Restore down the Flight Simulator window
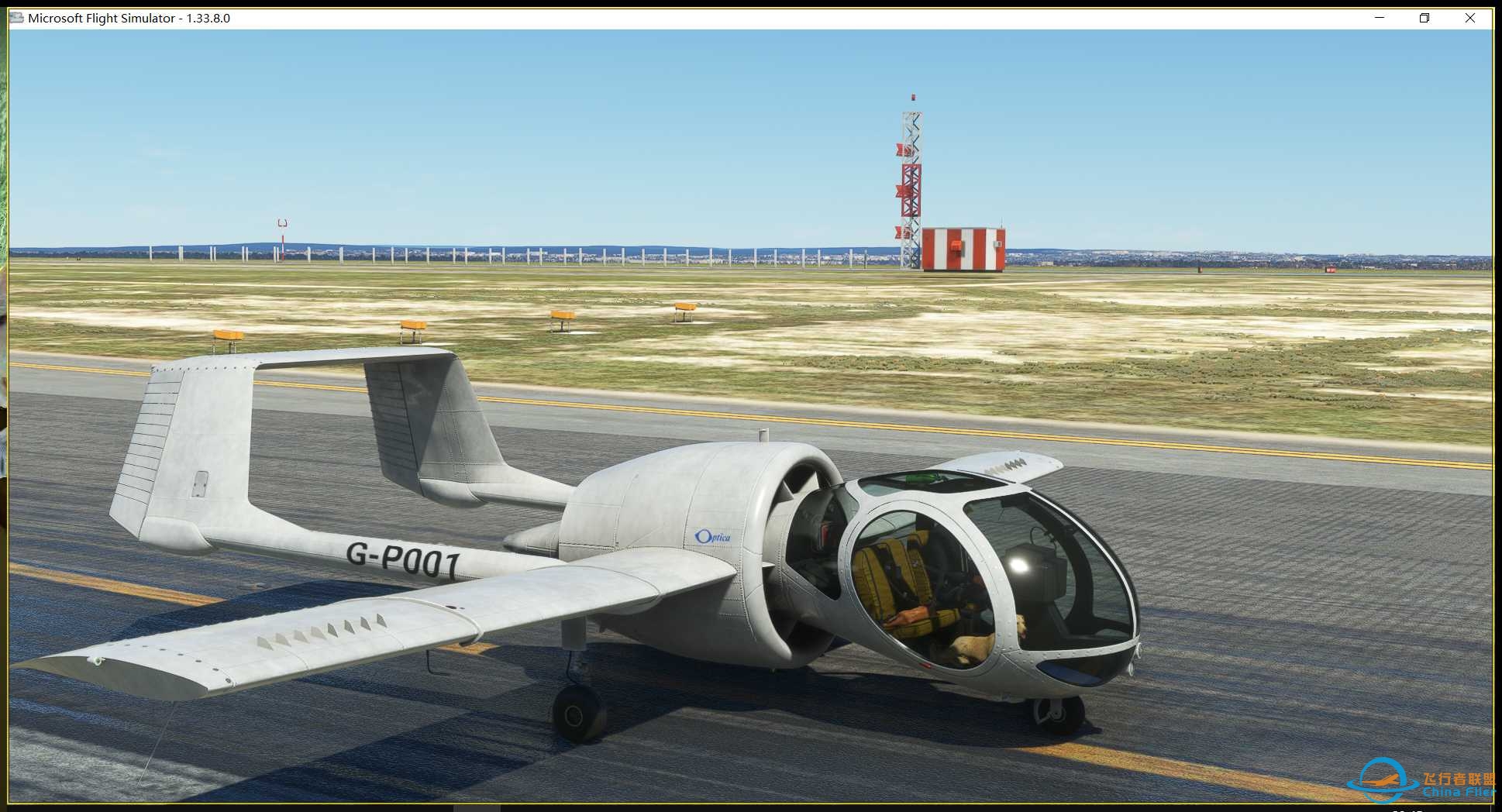1502x812 pixels. [1424, 17]
